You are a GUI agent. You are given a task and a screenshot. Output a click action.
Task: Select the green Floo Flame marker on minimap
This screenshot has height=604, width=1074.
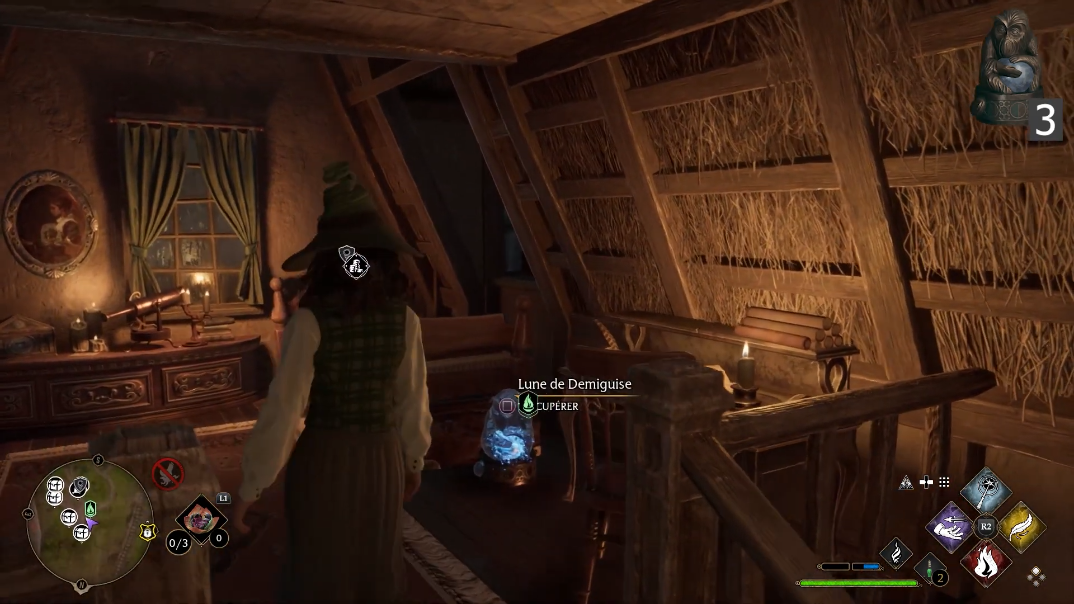click(91, 508)
